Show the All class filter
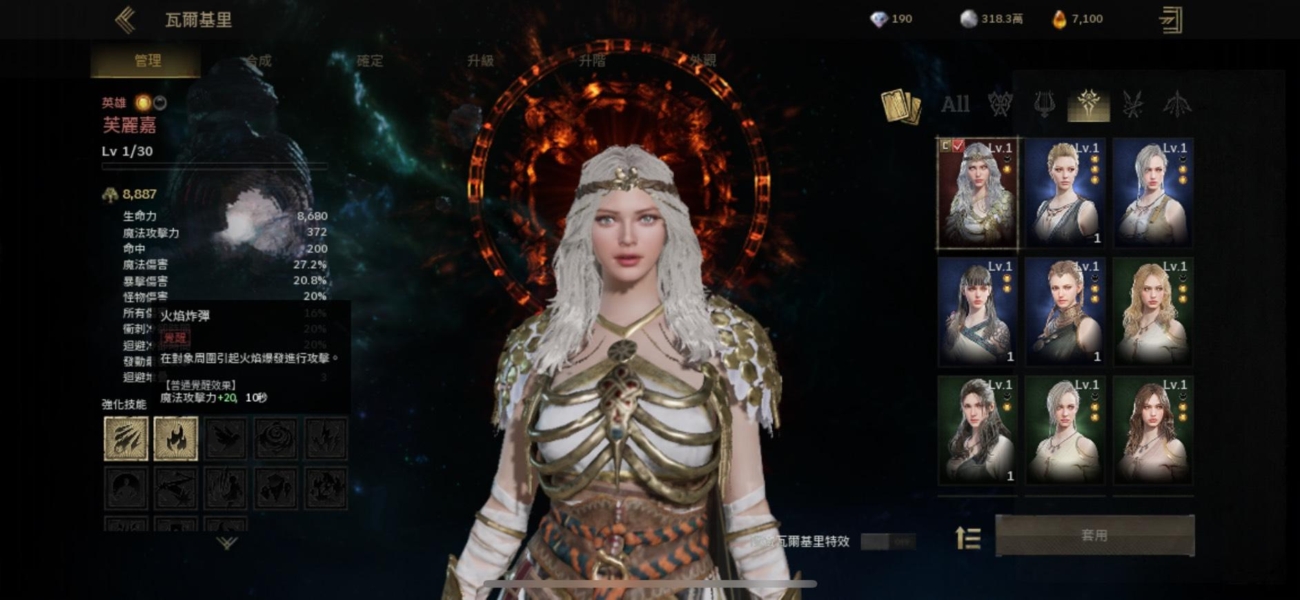 coord(955,103)
